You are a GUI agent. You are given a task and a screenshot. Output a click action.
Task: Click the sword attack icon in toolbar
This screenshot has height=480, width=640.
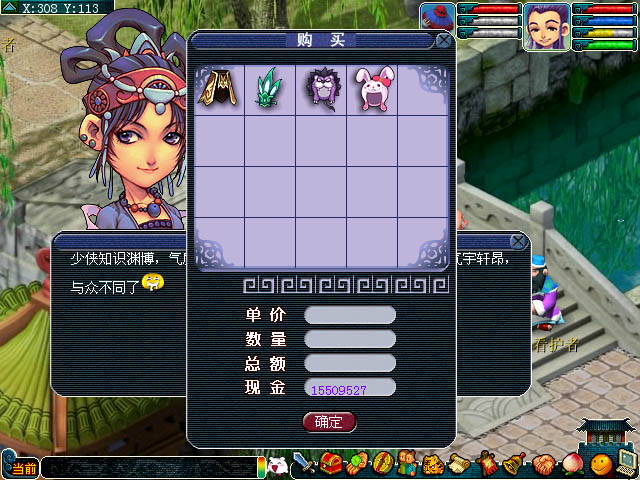click(x=304, y=465)
